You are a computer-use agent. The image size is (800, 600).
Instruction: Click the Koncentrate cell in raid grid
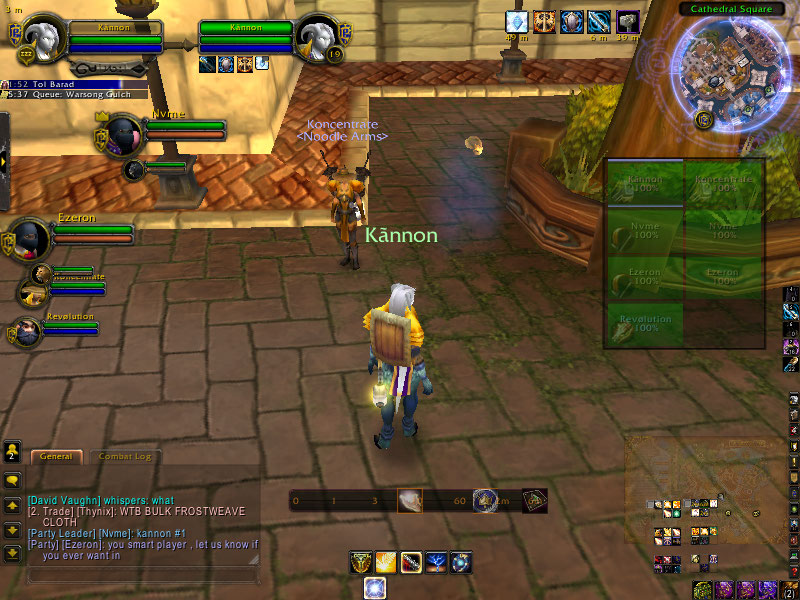pos(723,184)
